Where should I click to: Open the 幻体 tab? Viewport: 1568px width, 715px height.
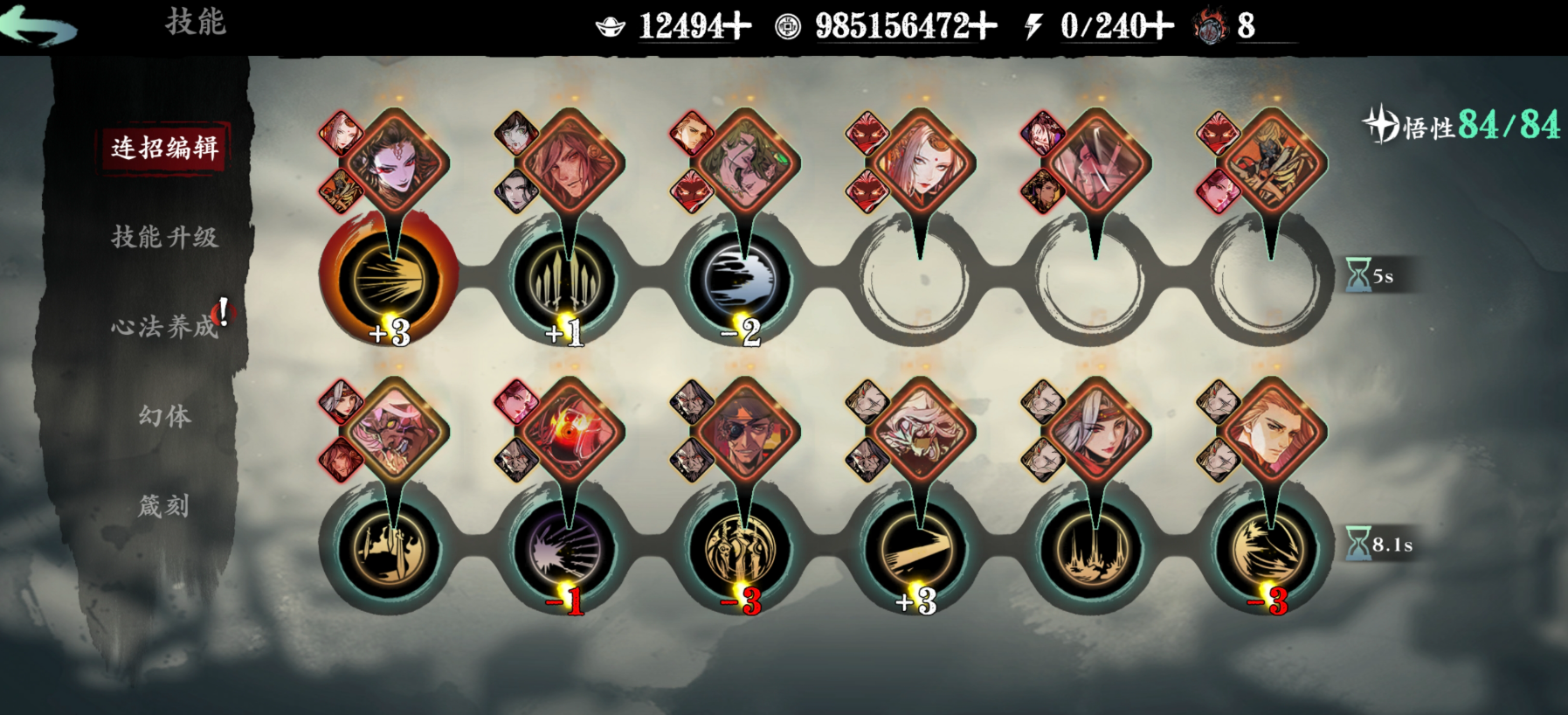pyautogui.click(x=164, y=416)
